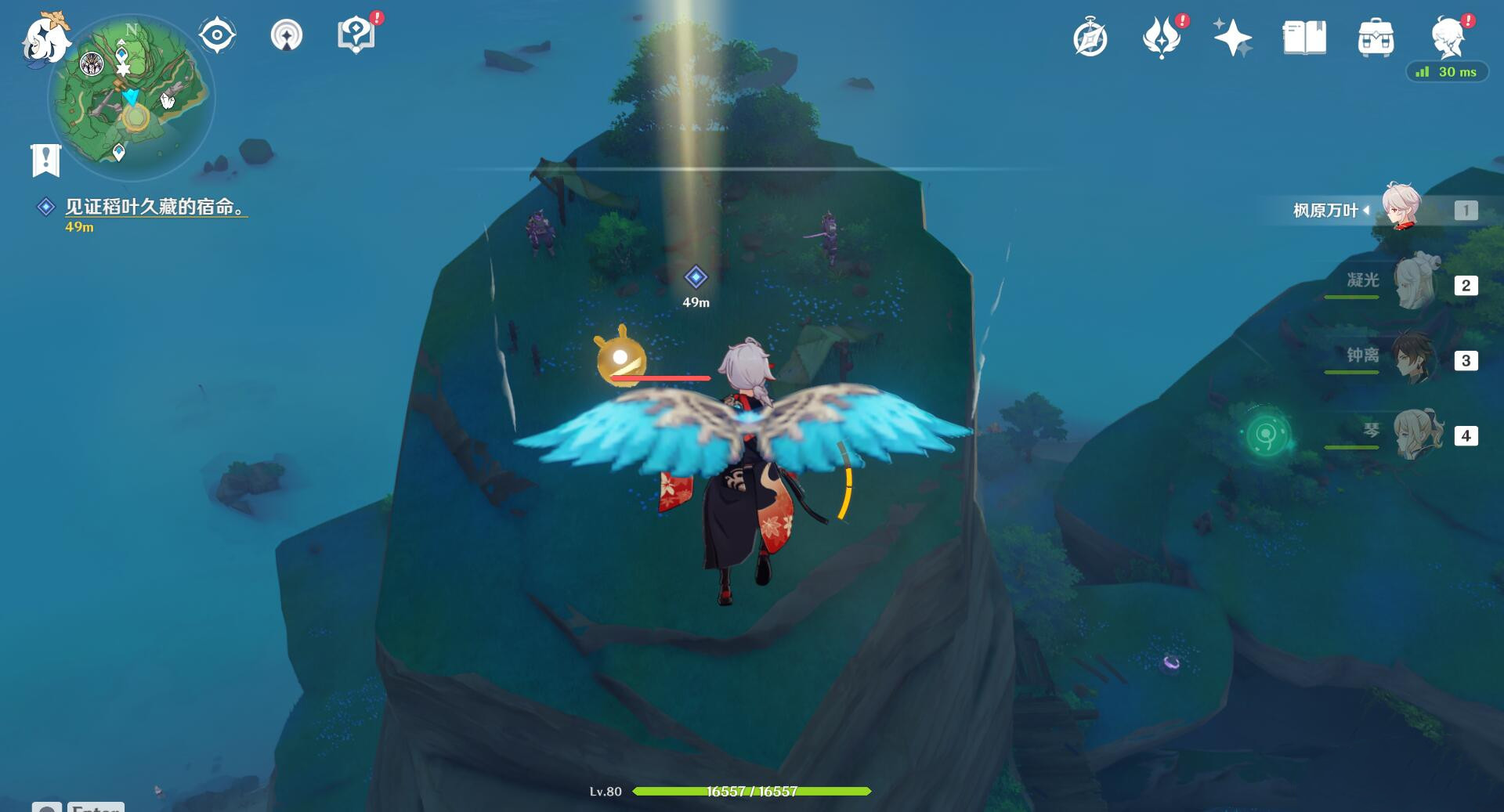The width and height of the screenshot is (1504, 812).
Task: Open the question-mark tutorial icon
Action: coord(356,36)
